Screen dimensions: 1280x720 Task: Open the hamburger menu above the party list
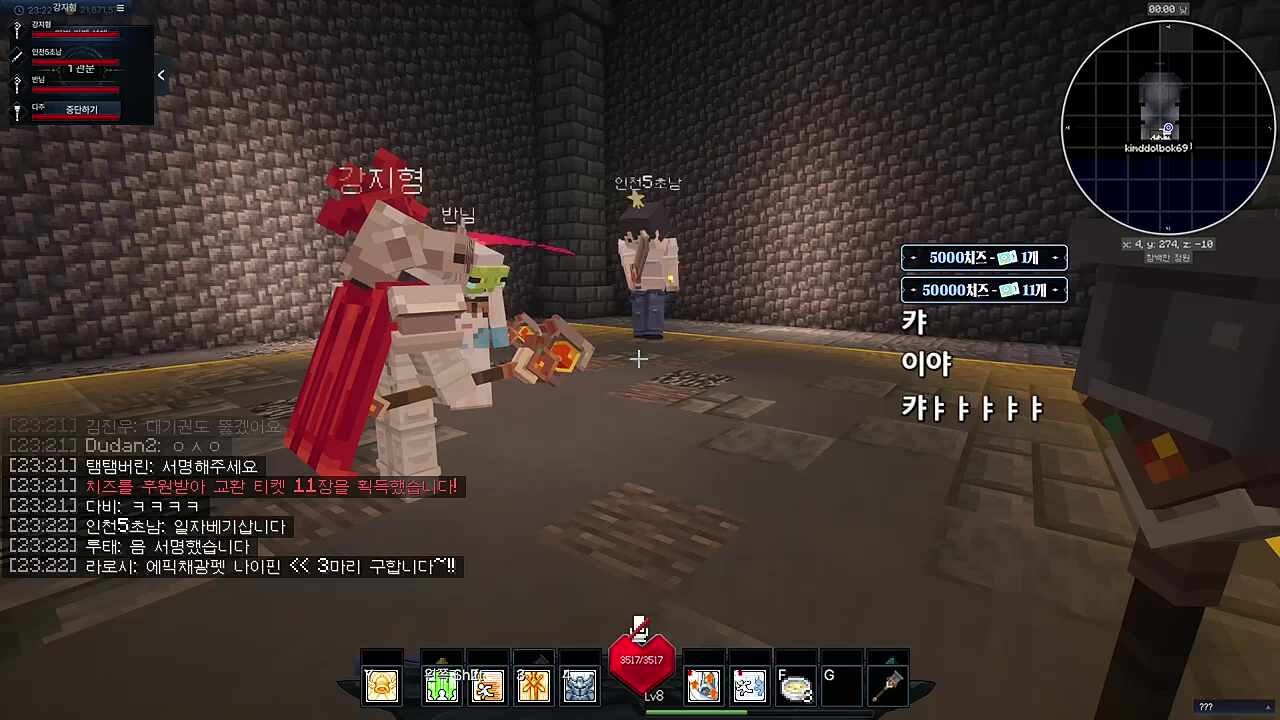click(121, 8)
